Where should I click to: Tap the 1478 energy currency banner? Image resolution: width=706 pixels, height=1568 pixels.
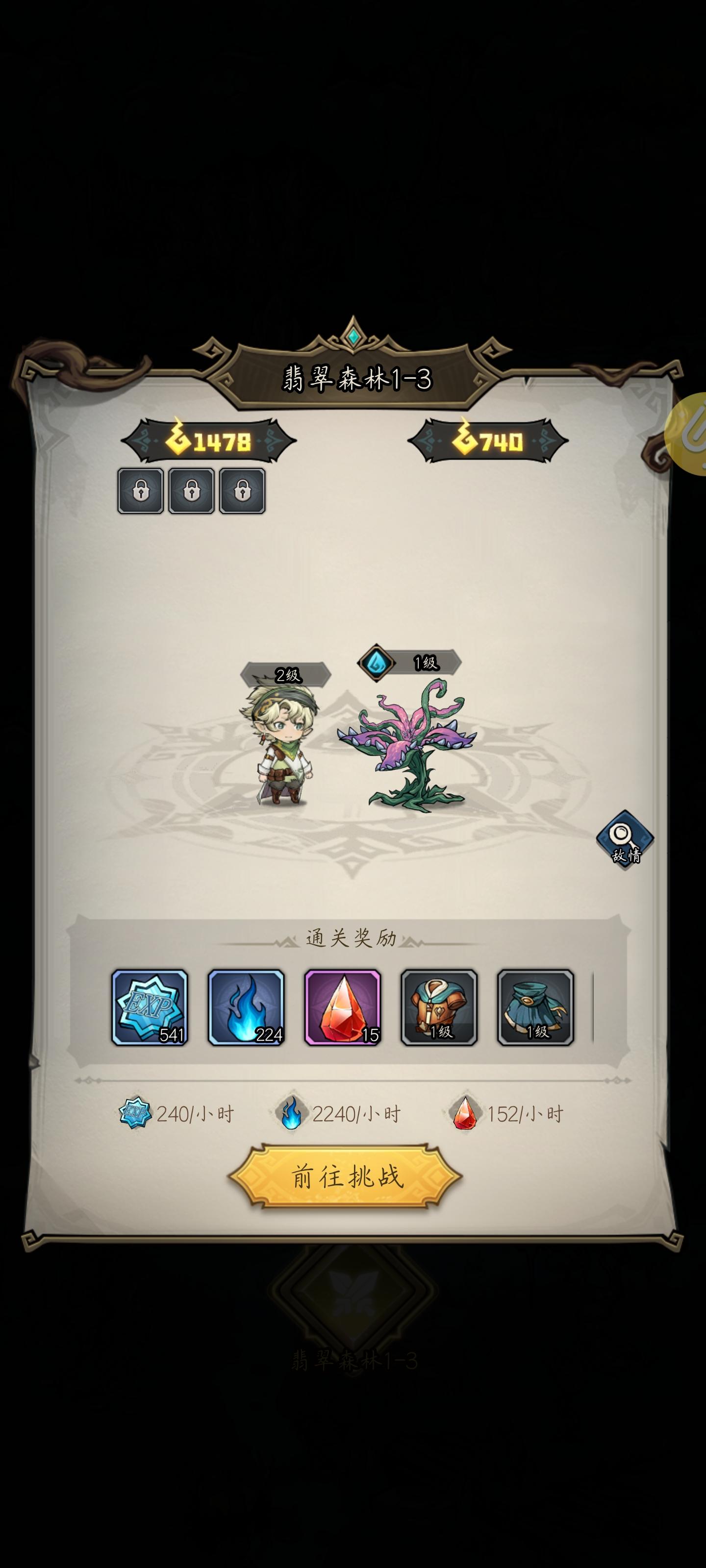pos(210,440)
